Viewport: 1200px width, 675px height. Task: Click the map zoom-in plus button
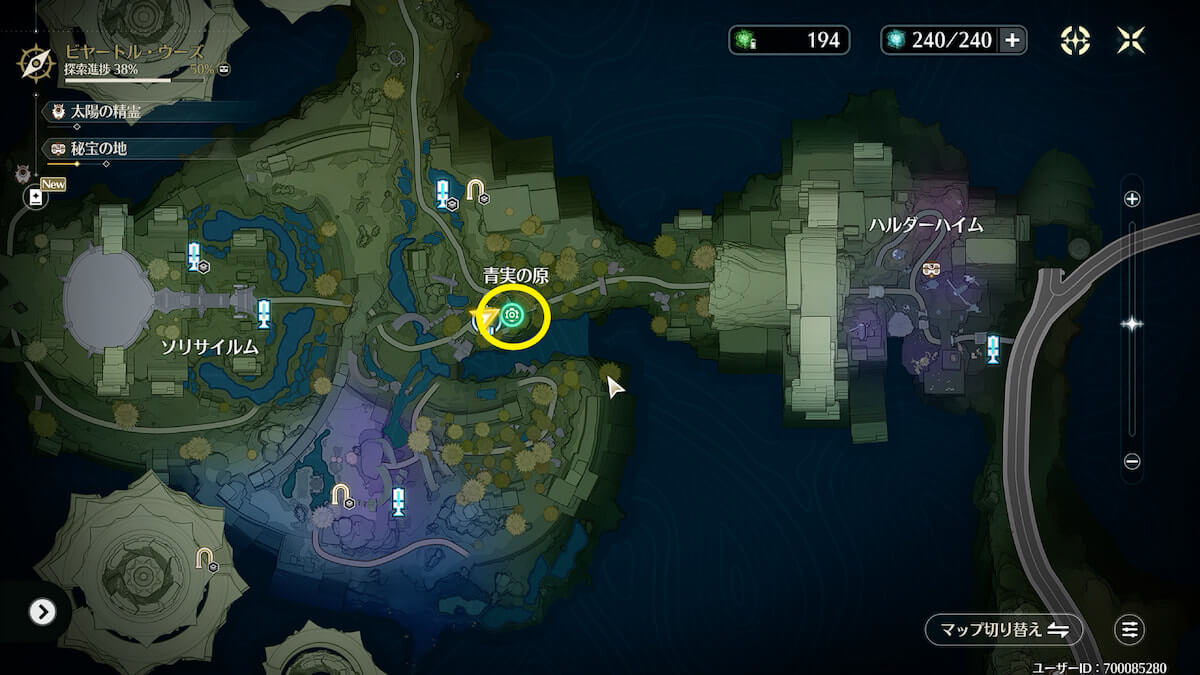[x=1132, y=199]
